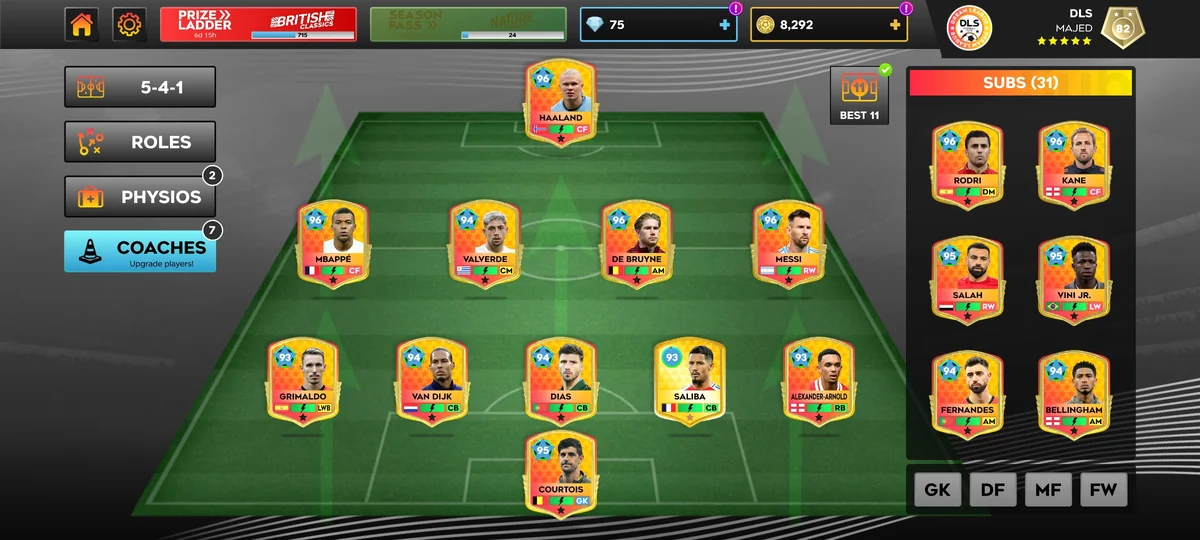Viewport: 1200px width, 540px height.
Task: Apply the Best 11 lineup
Action: 860,96
